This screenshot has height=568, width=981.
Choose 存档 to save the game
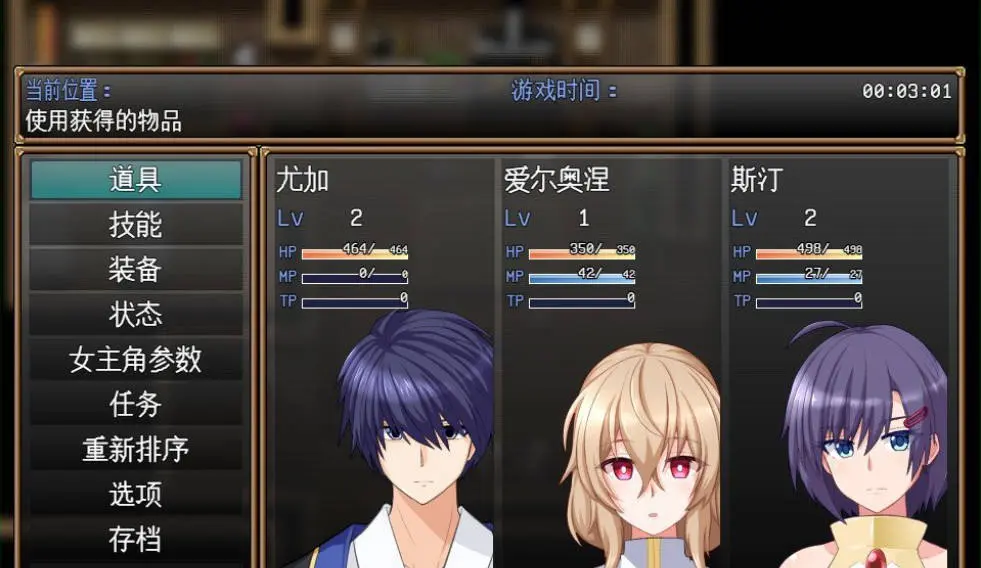pos(136,539)
